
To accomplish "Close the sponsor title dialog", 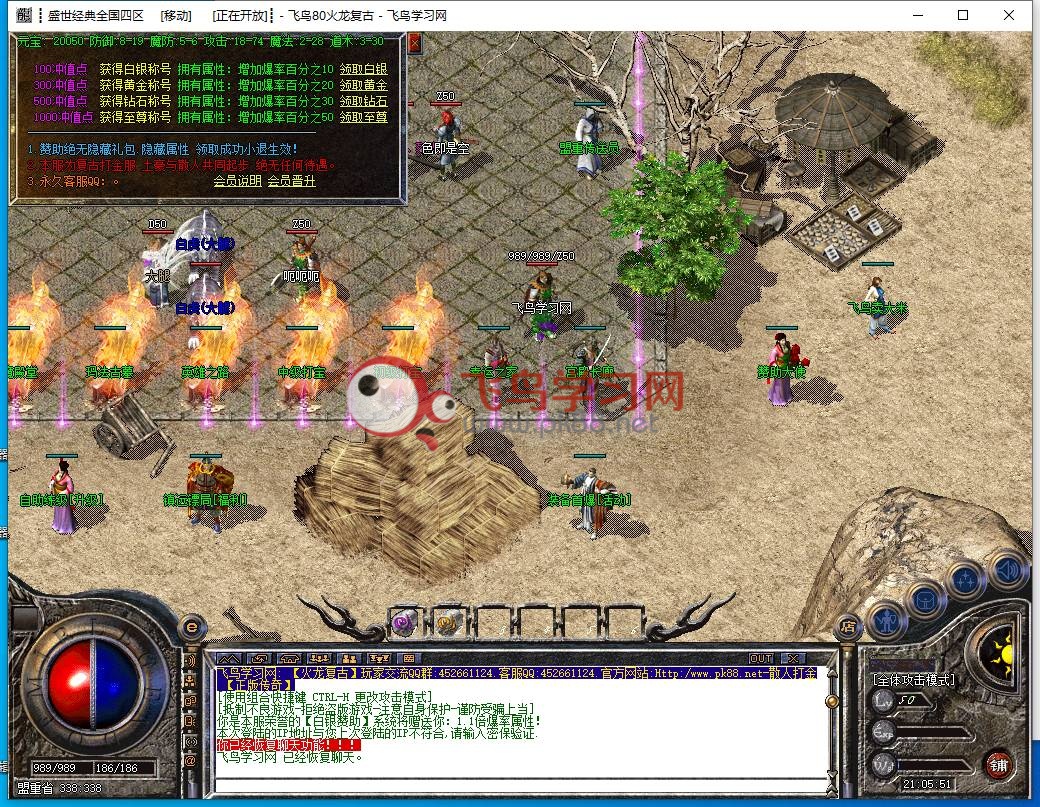I will [414, 43].
